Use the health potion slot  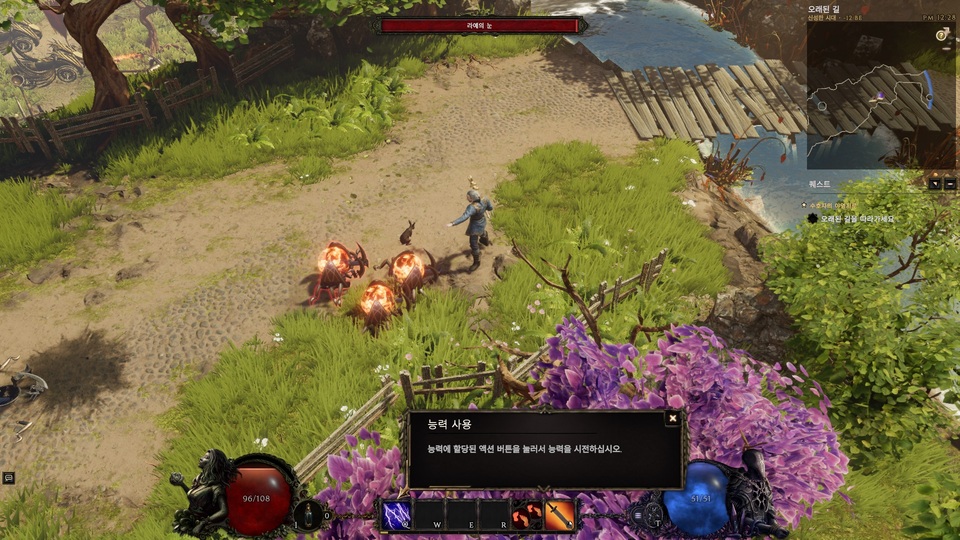pyautogui.click(x=312, y=514)
